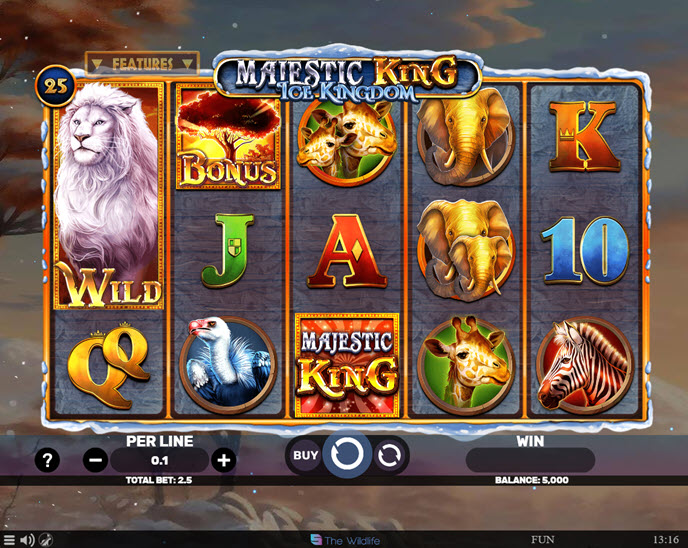The image size is (688, 548).
Task: Expand the Features dropdown
Action: tap(142, 63)
